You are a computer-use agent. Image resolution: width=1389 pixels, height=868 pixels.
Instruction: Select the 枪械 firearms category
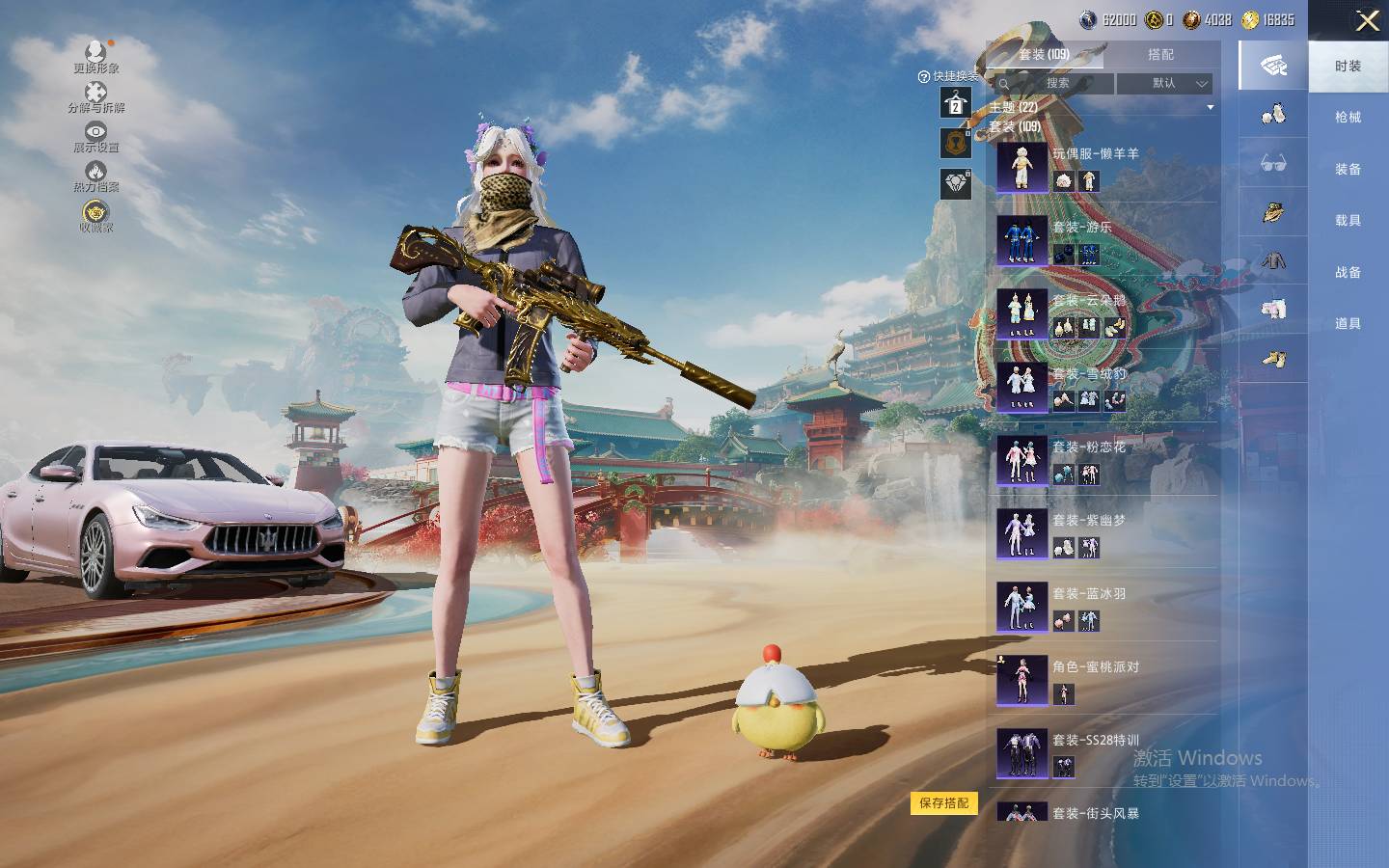click(x=1348, y=118)
